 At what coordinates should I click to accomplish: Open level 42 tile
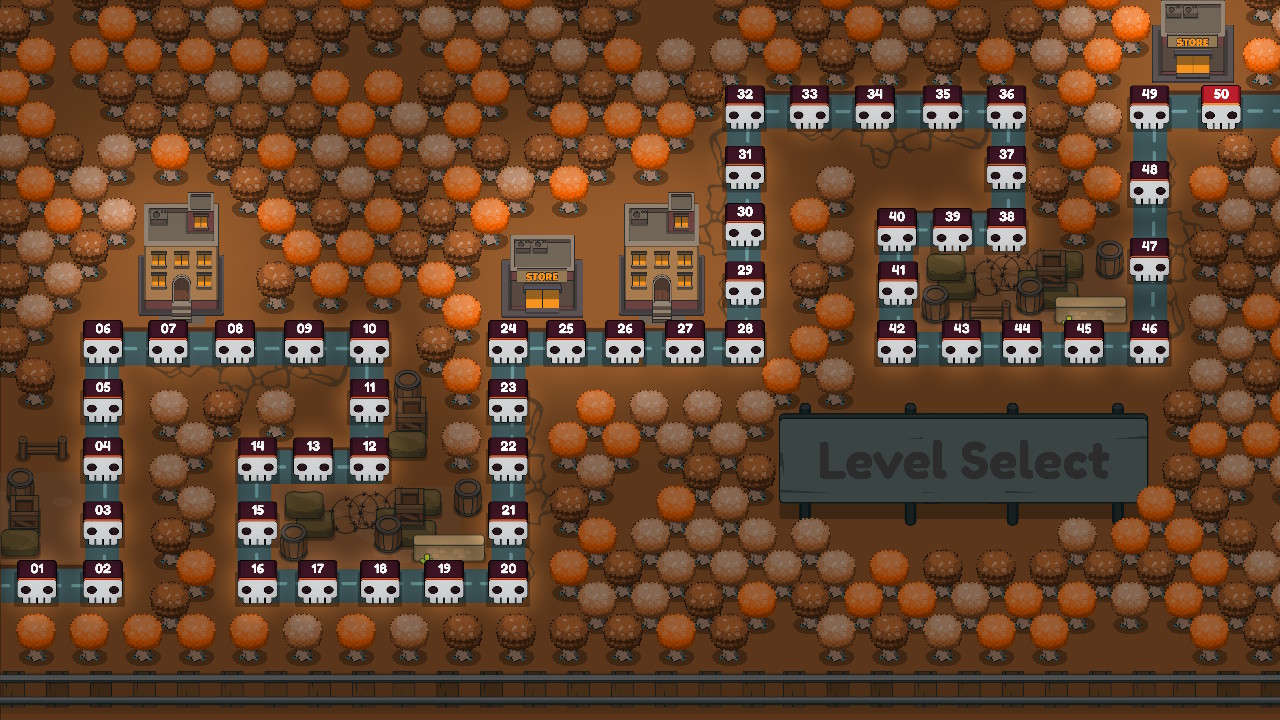tap(897, 342)
